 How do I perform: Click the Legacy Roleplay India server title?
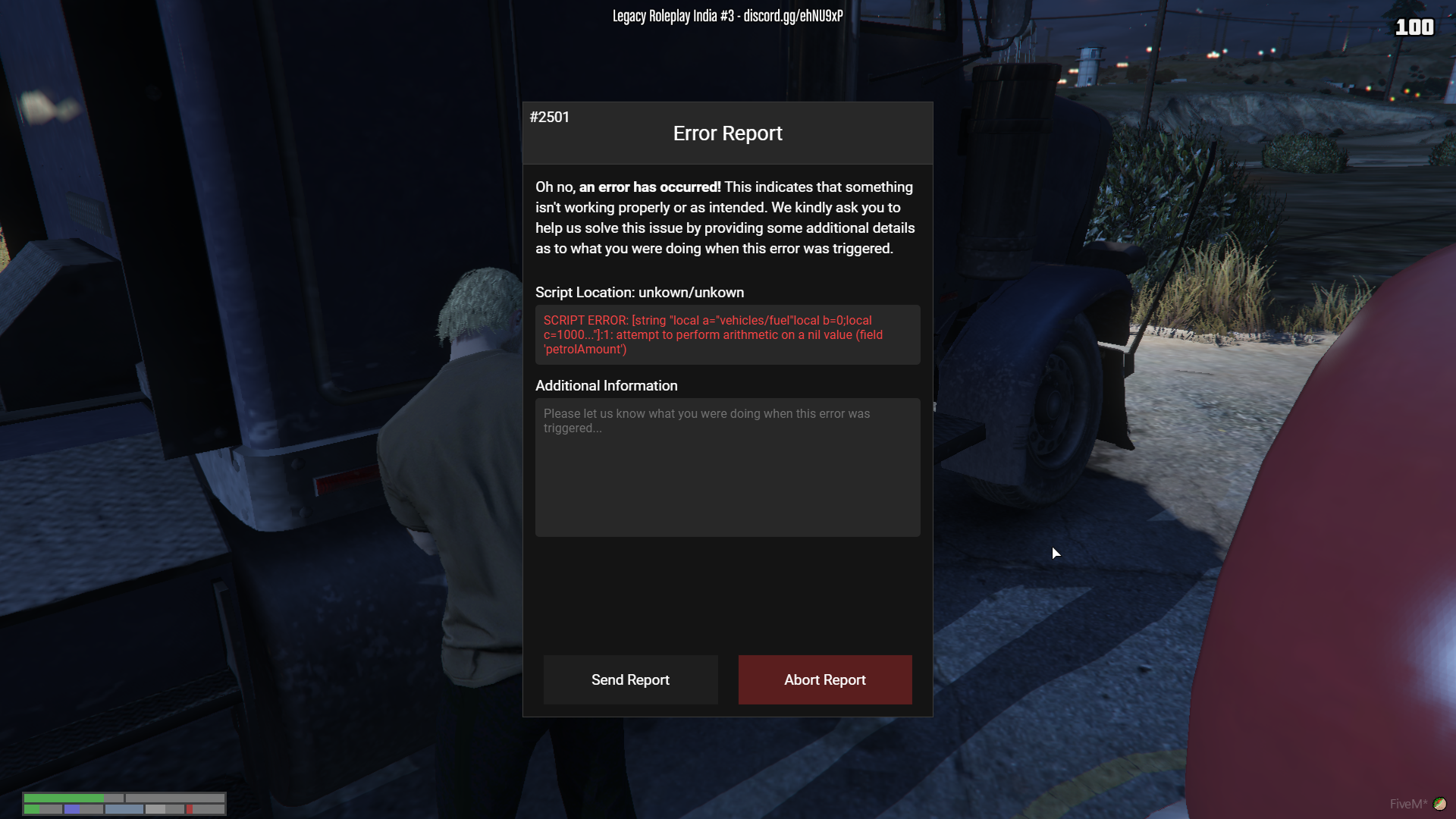click(x=673, y=14)
